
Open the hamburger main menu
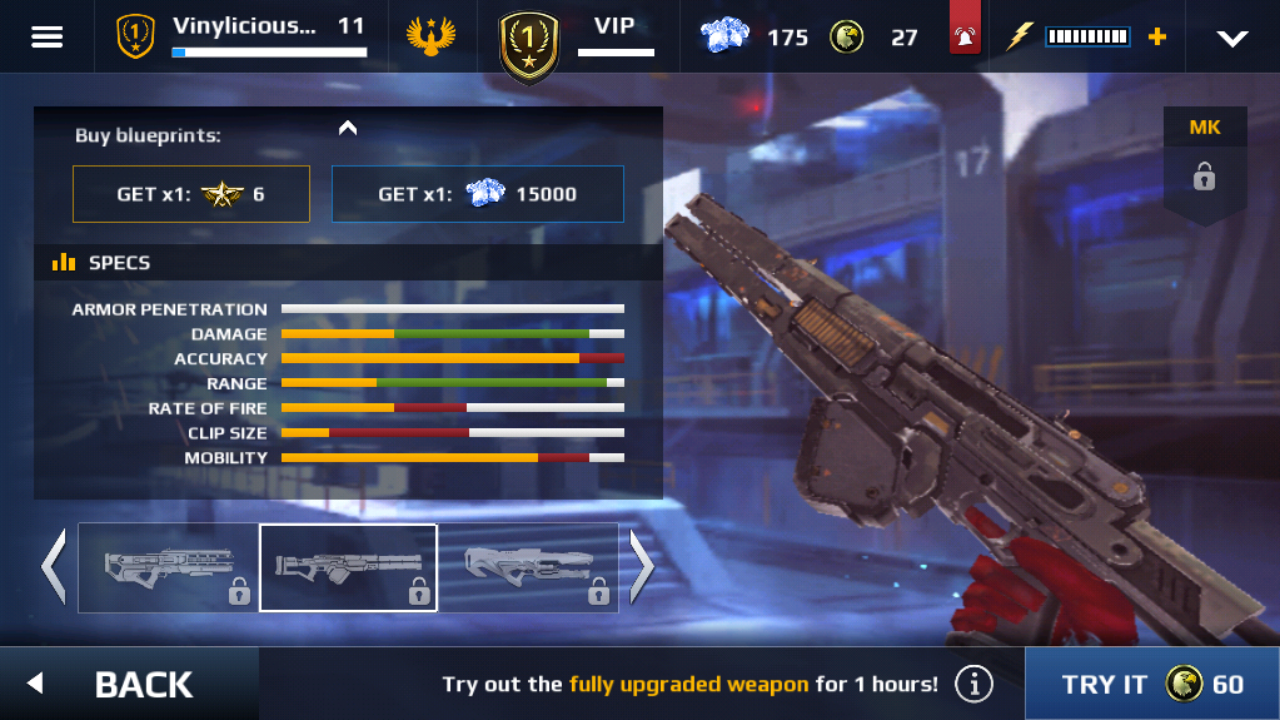coord(47,37)
